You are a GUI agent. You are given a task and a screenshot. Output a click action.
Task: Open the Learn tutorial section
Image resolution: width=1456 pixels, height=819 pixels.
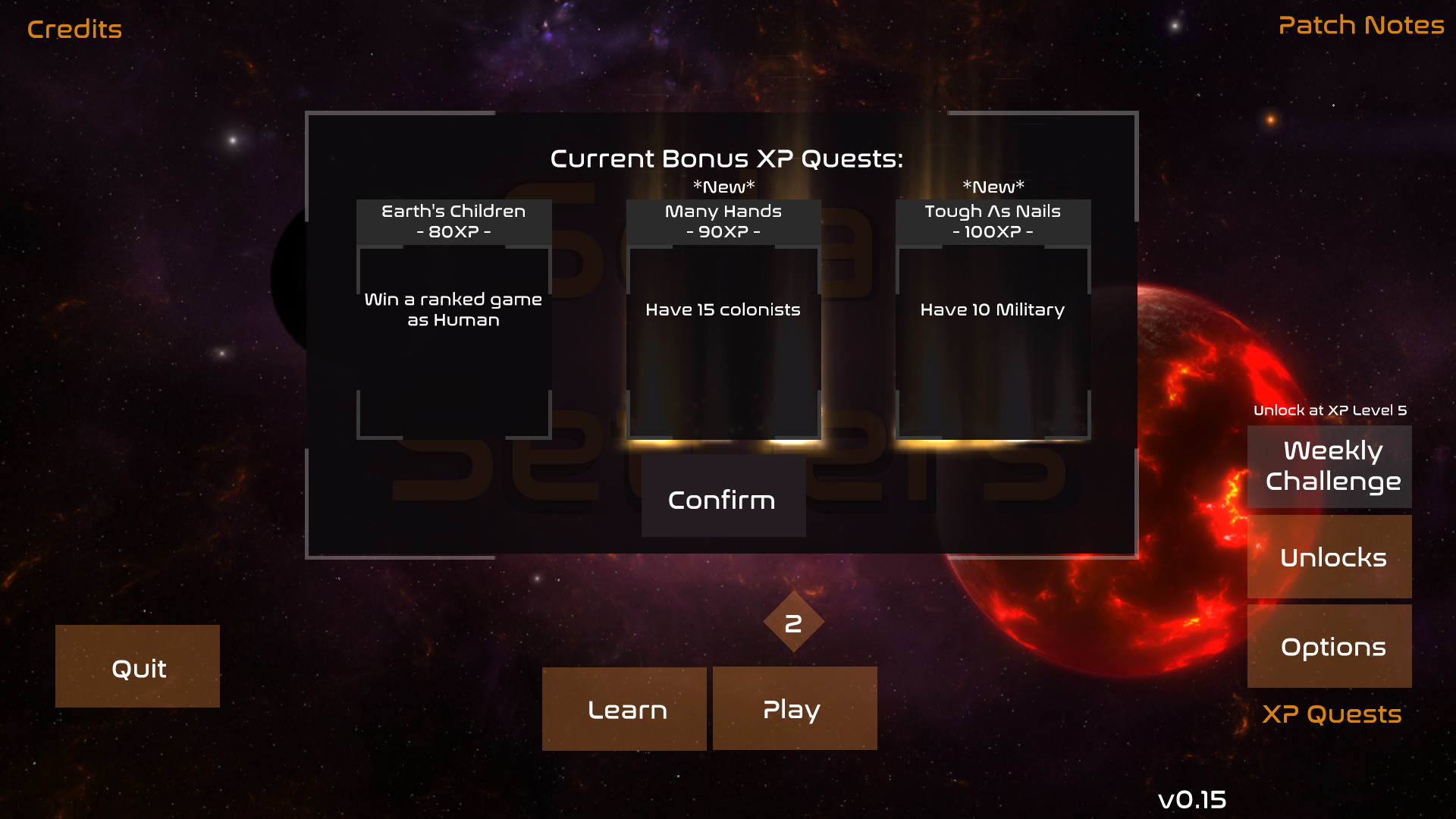pos(624,708)
